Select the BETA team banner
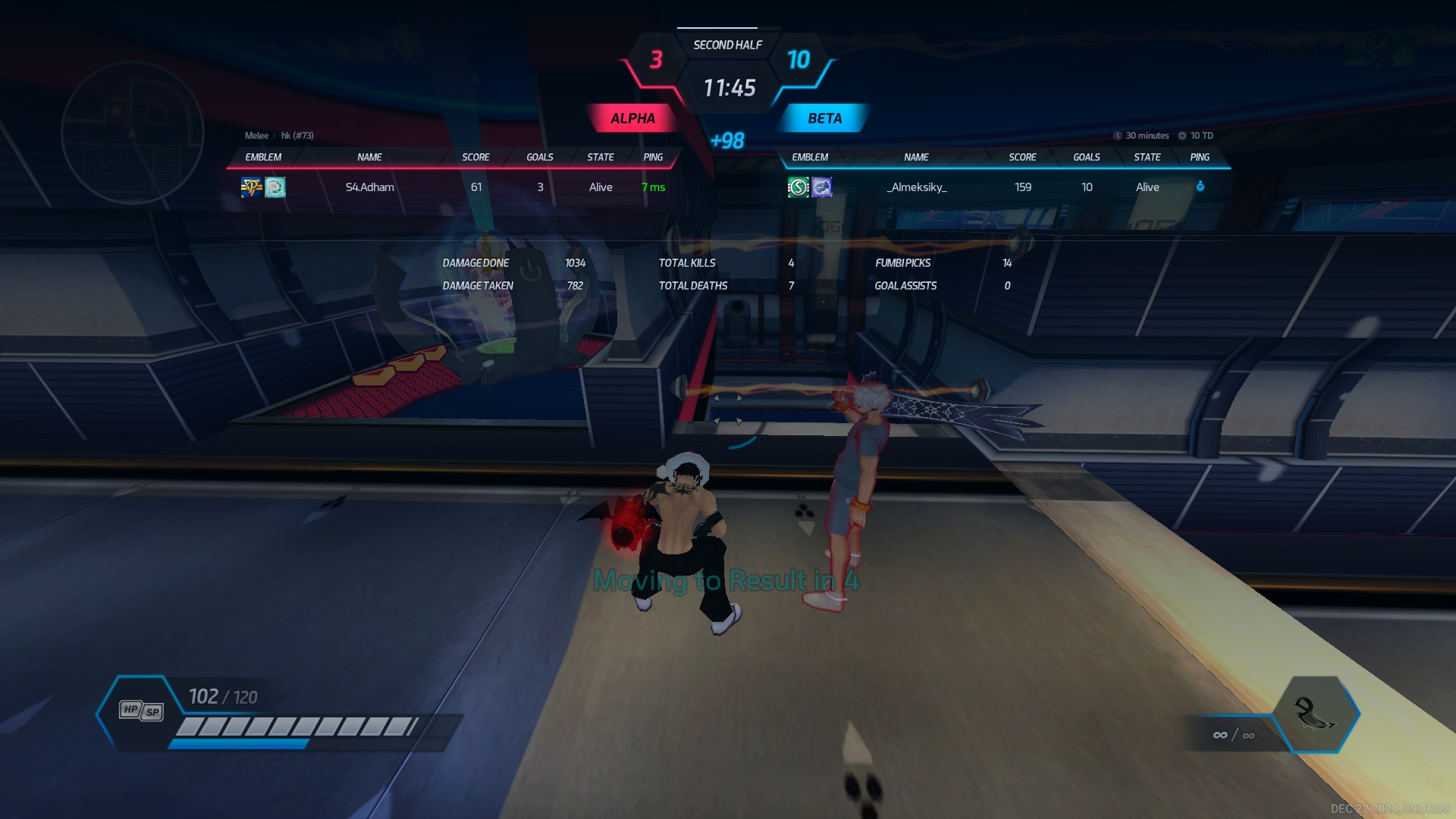 click(824, 118)
